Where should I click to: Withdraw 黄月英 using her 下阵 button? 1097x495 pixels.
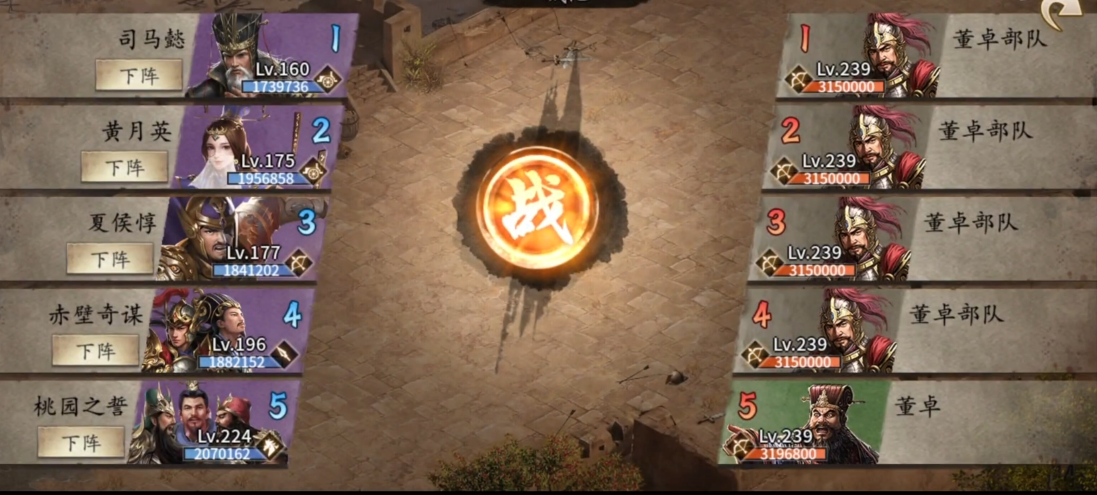point(124,166)
